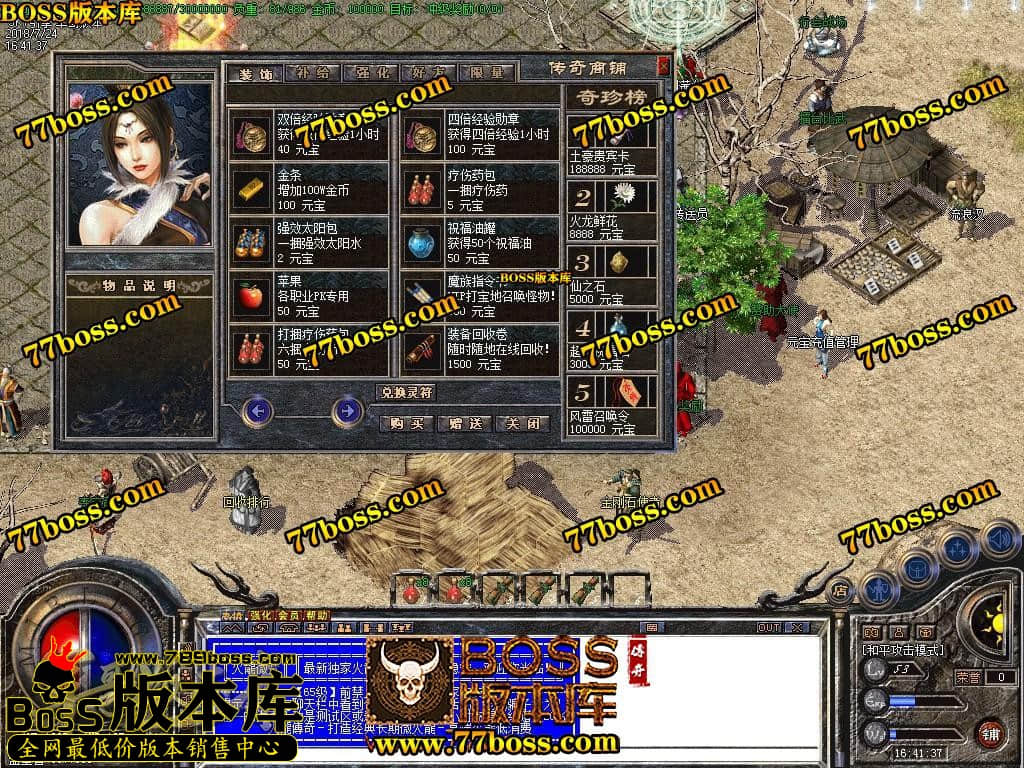
Task: Select 火龙鲜花 in the rare ranking
Action: tap(612, 210)
